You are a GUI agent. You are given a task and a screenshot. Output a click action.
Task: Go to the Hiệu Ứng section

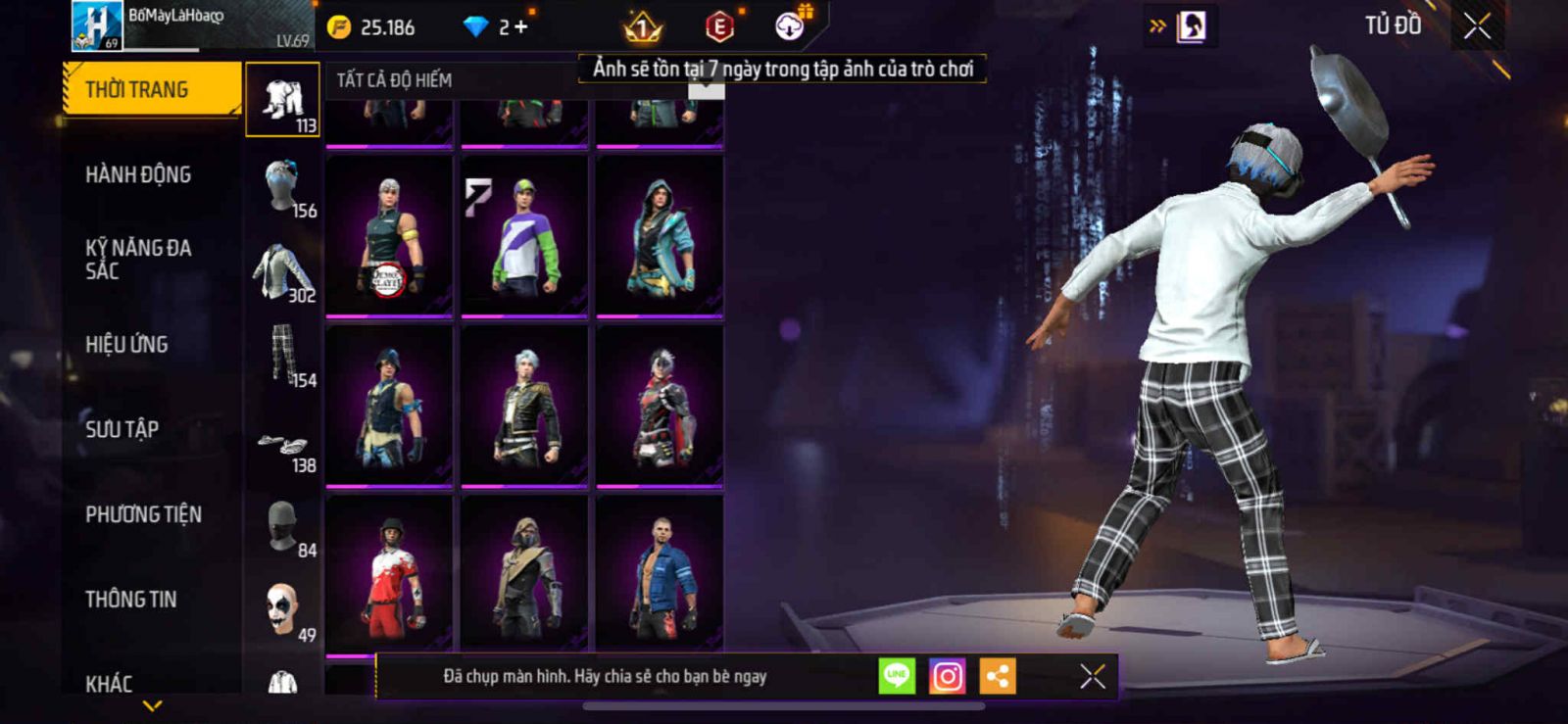tap(126, 344)
